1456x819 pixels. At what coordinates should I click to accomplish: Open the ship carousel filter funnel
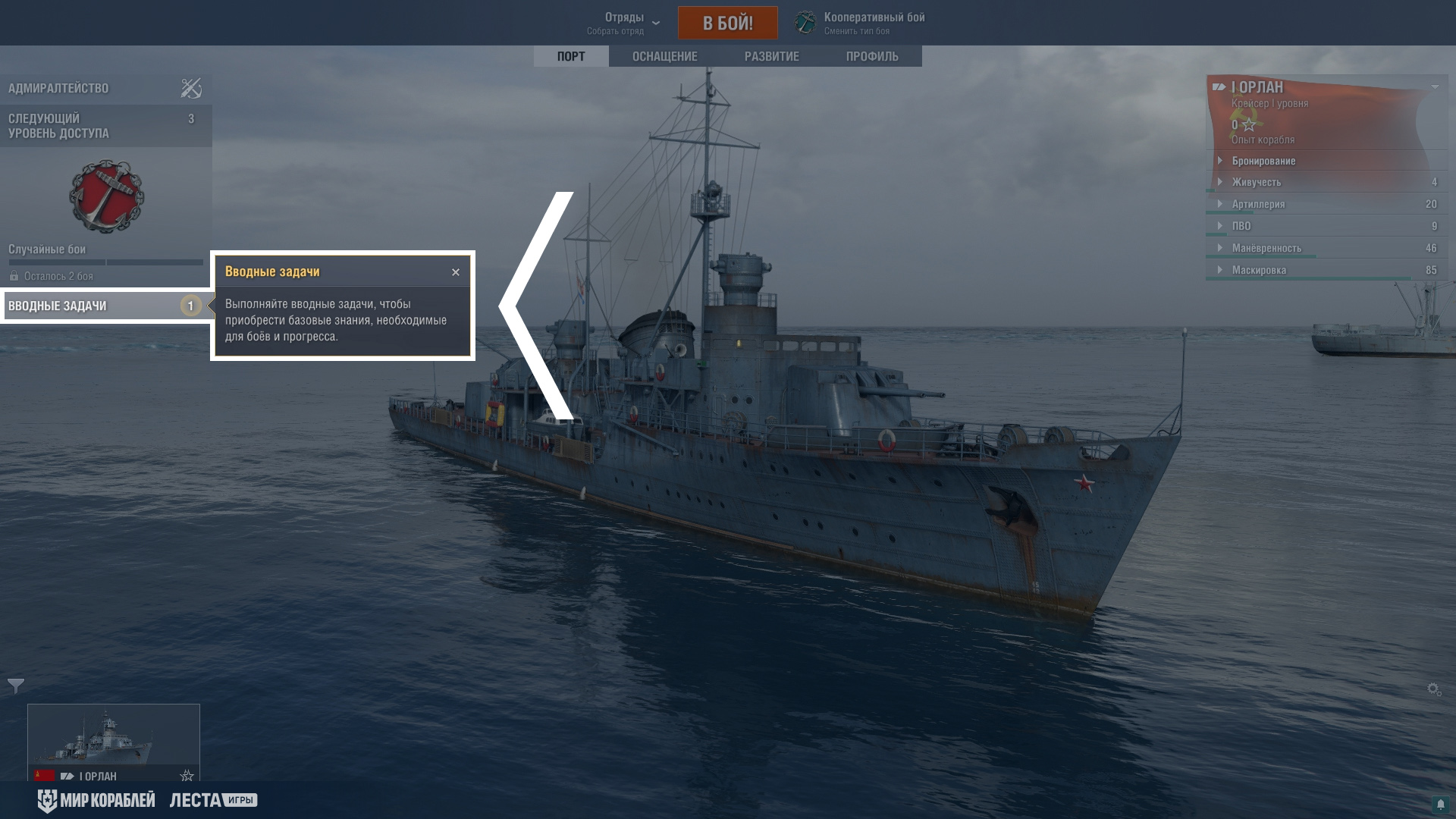16,686
